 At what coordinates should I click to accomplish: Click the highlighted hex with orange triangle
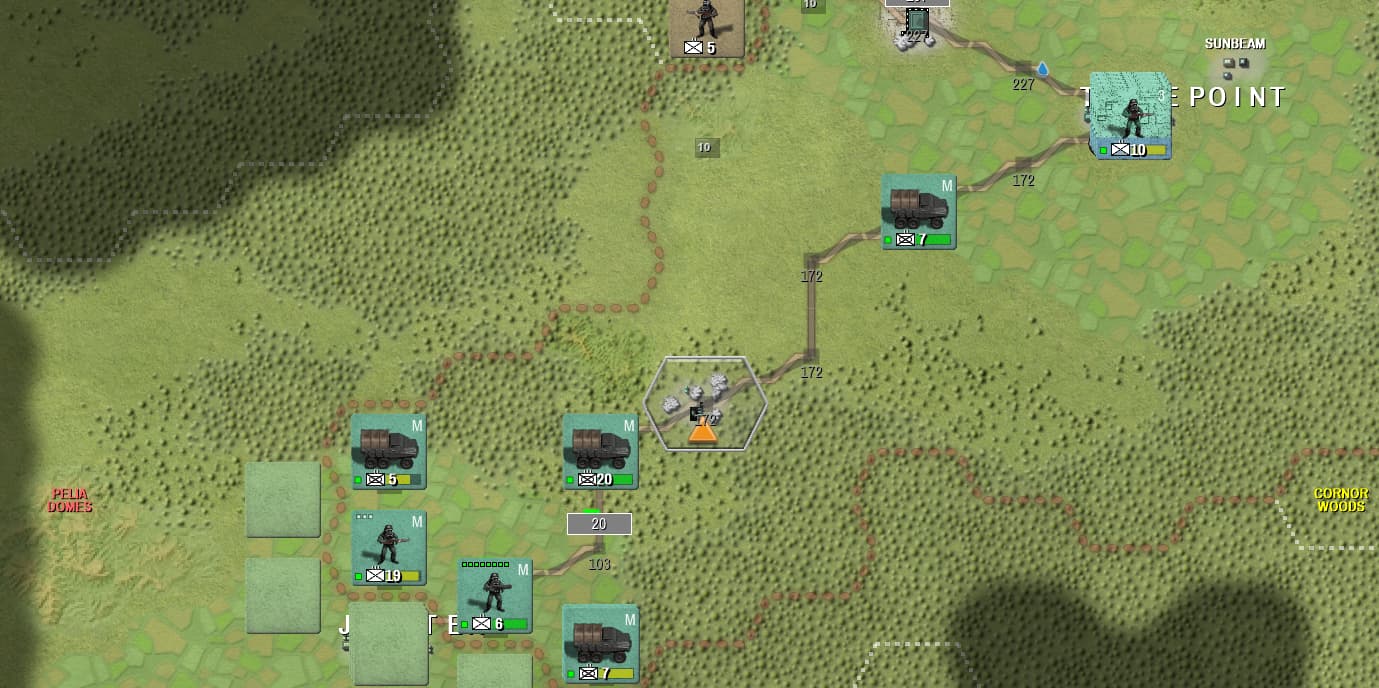tap(705, 404)
